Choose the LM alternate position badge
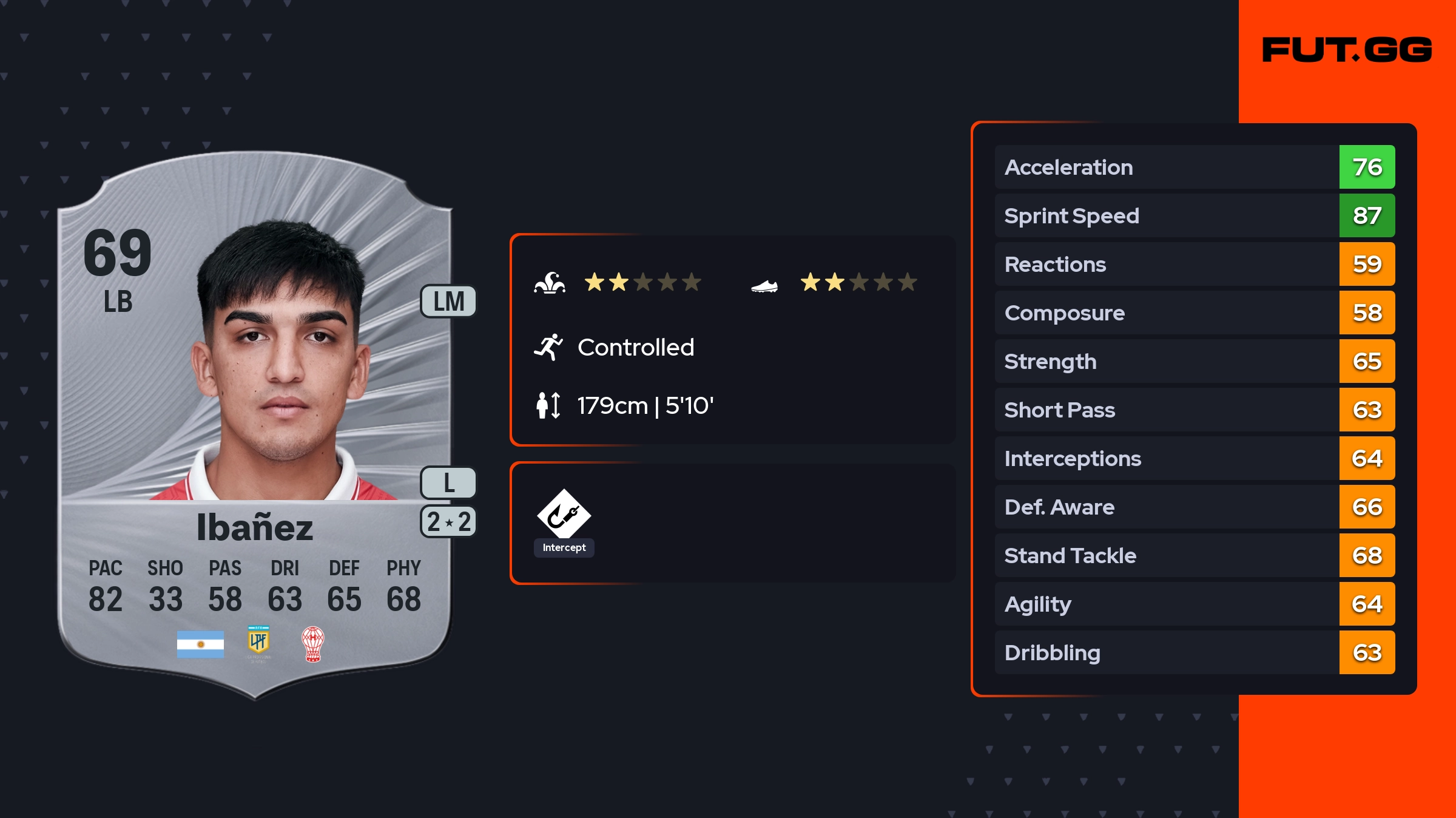The image size is (1456, 818). 448,302
